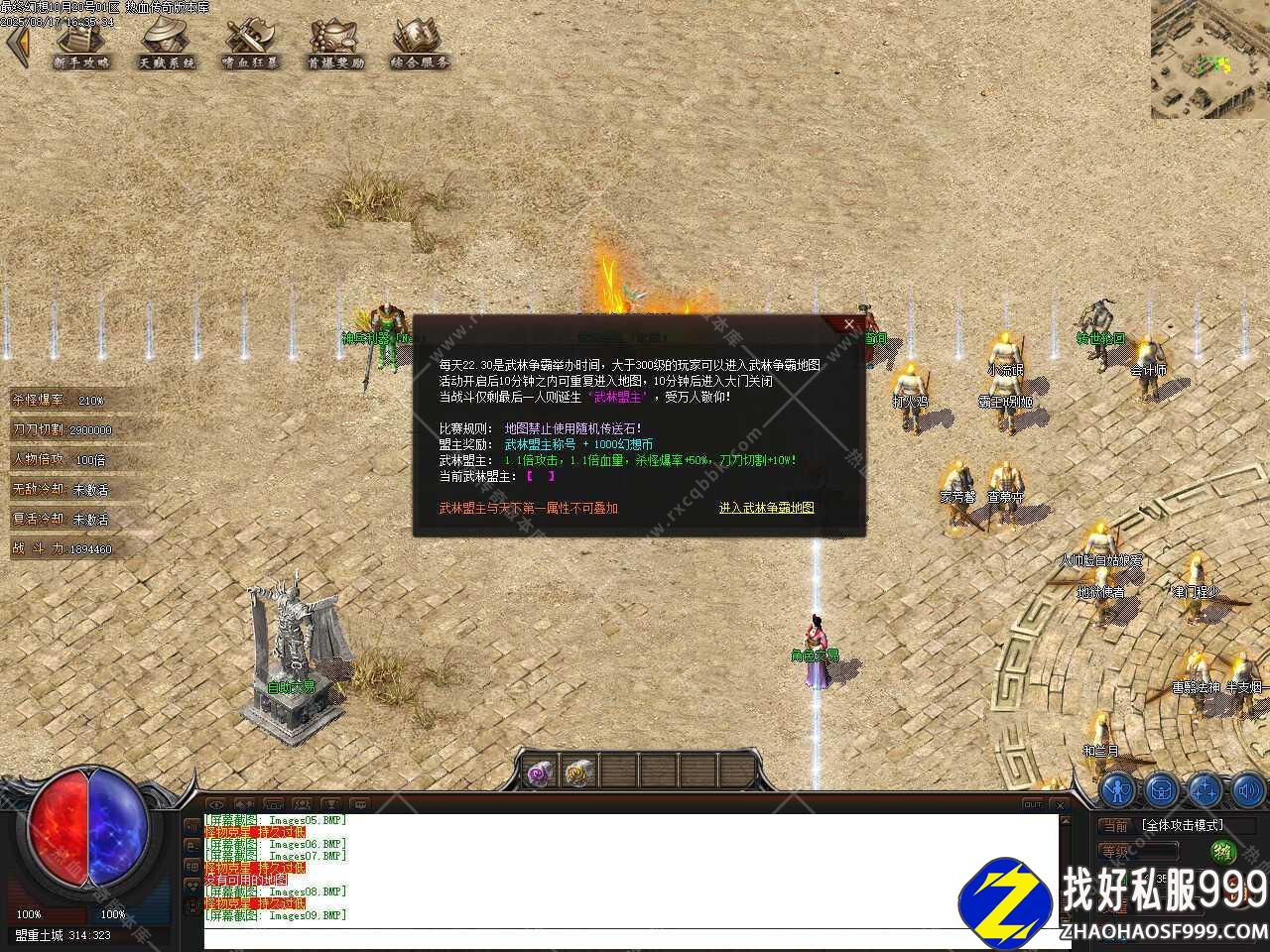Viewport: 1270px width, 952px height.
Task: Use the golden scroll in the hotbar
Action: pos(577,772)
